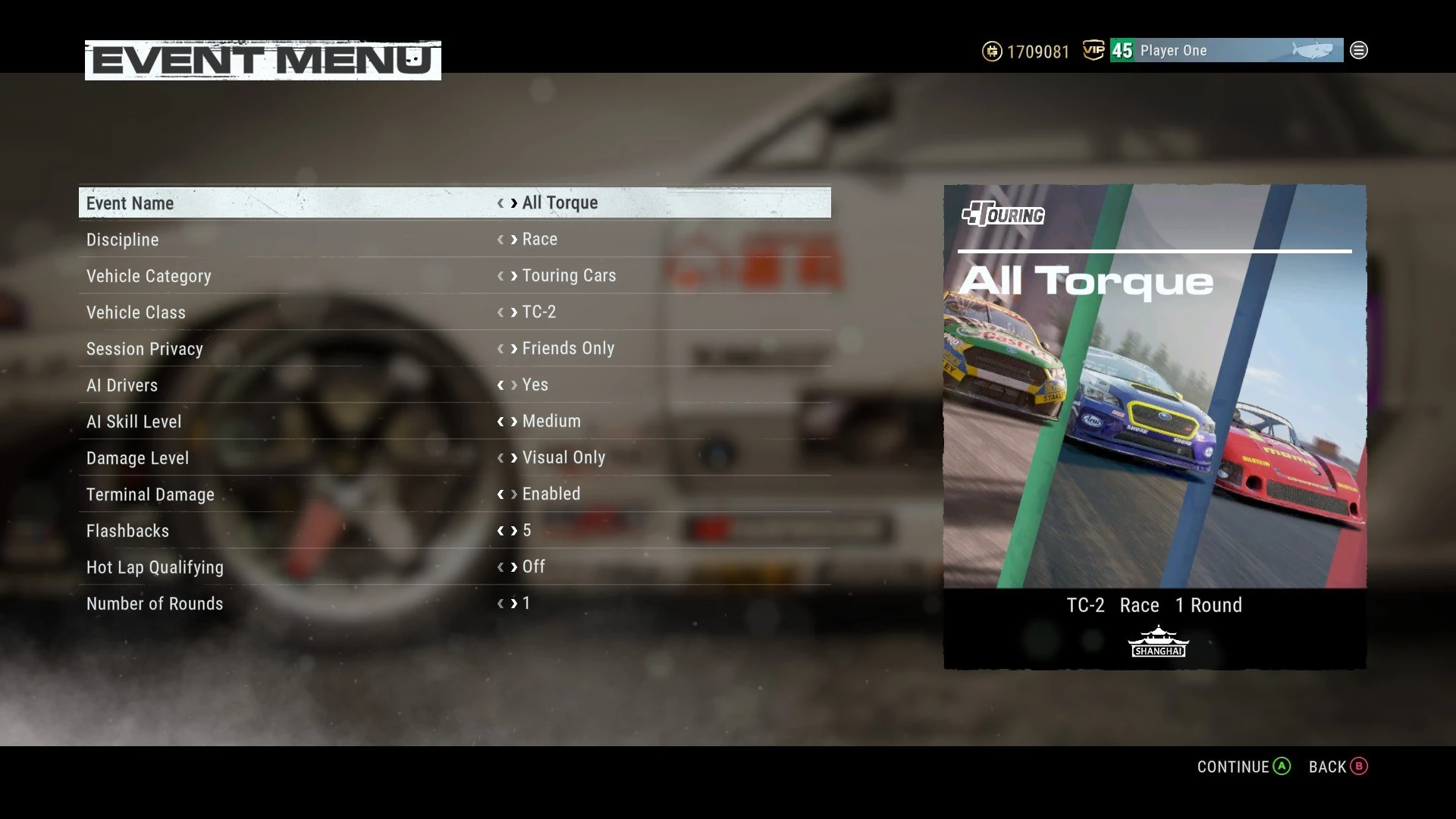Screen dimensions: 1456x819
Task: Click the right arrow beside AI Skill Level Medium
Action: pos(513,421)
